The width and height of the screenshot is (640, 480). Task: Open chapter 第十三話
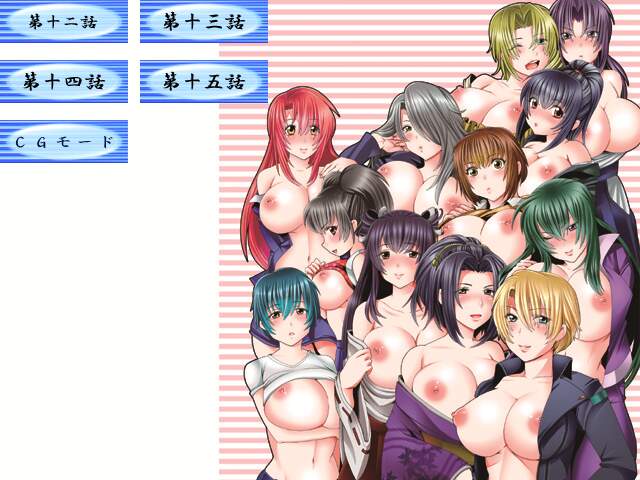[x=203, y=22]
